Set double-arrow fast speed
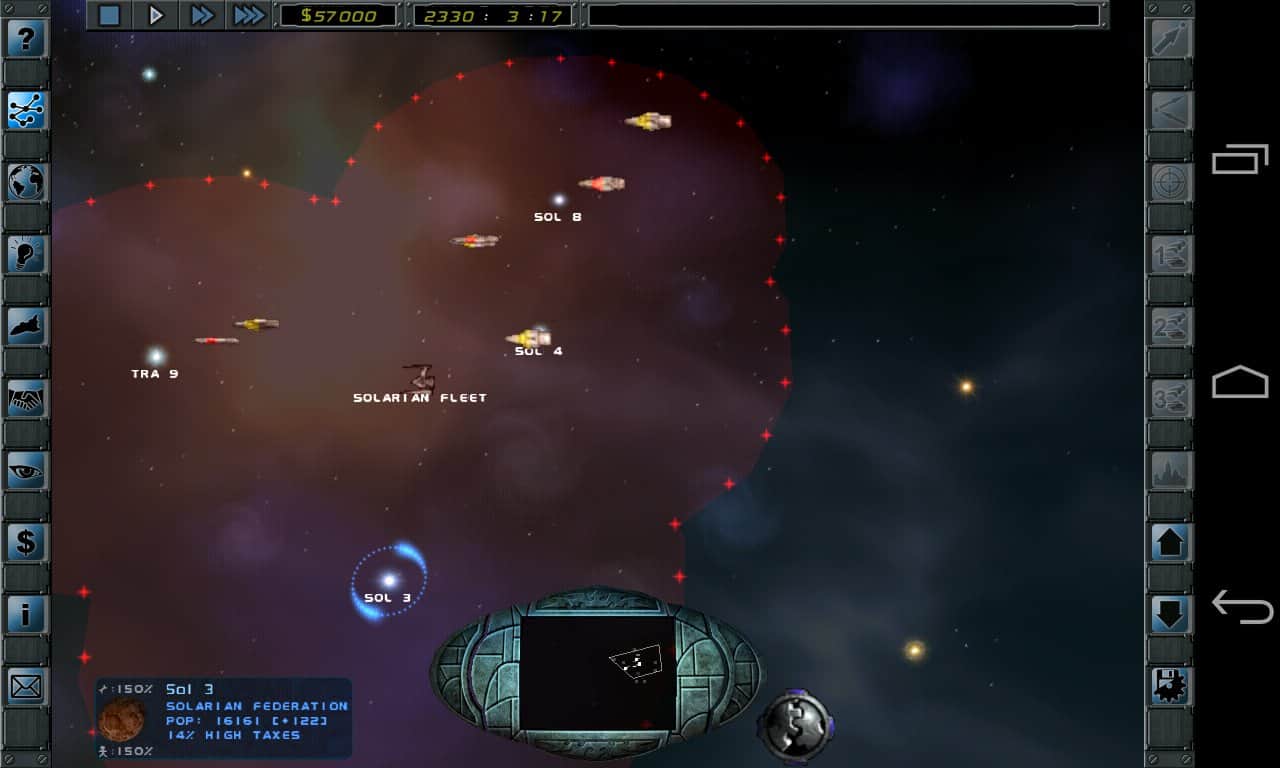The width and height of the screenshot is (1280, 768). click(202, 15)
